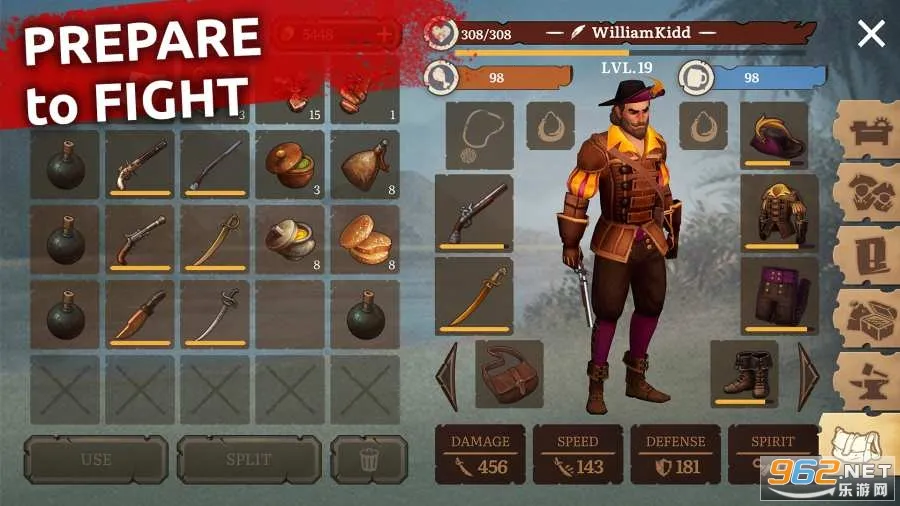Choose the white pot of yellow stew
Image resolution: width=900 pixels, height=506 pixels.
click(x=290, y=238)
